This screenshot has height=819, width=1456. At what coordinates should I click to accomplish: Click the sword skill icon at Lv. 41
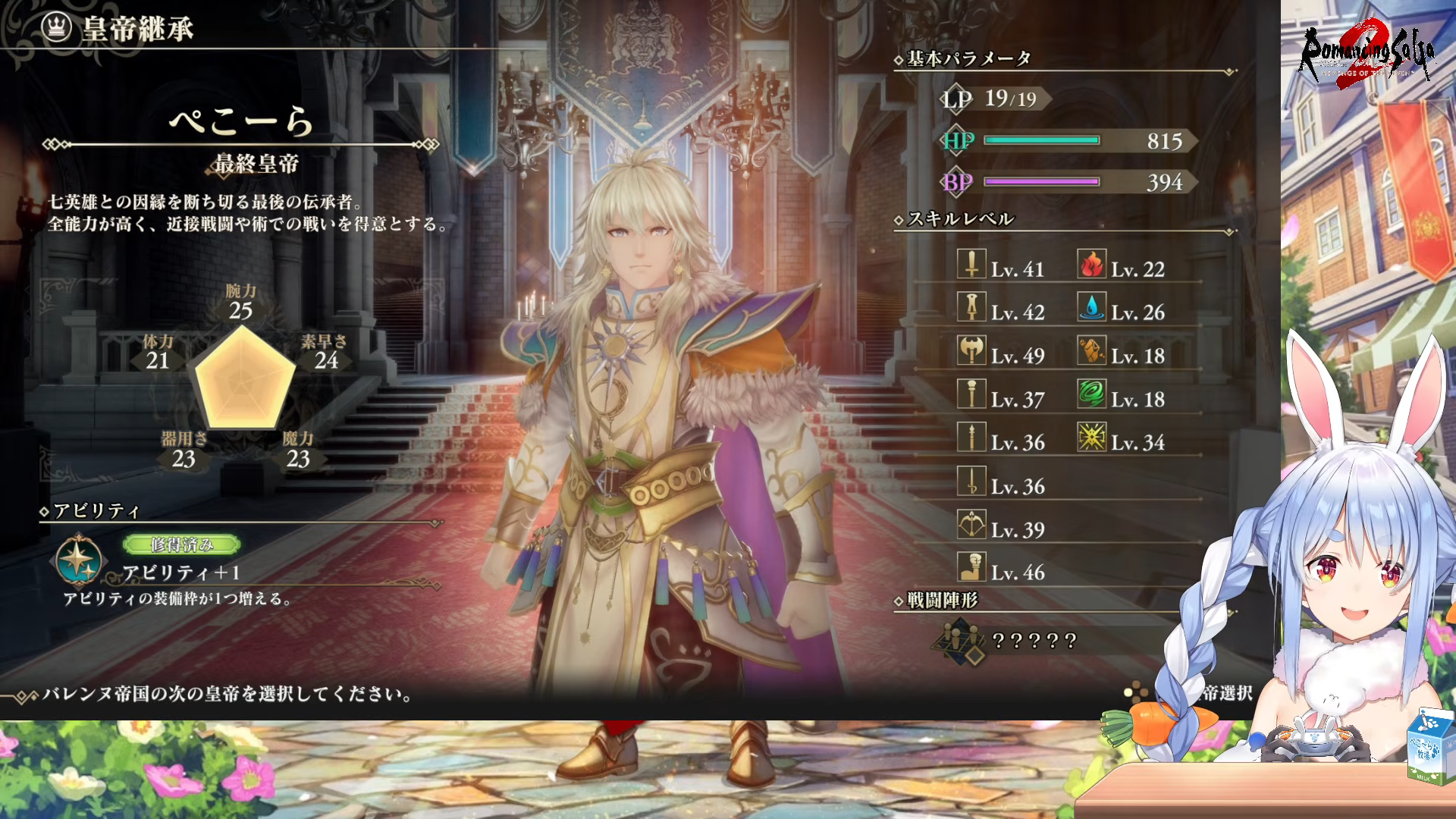tap(971, 264)
